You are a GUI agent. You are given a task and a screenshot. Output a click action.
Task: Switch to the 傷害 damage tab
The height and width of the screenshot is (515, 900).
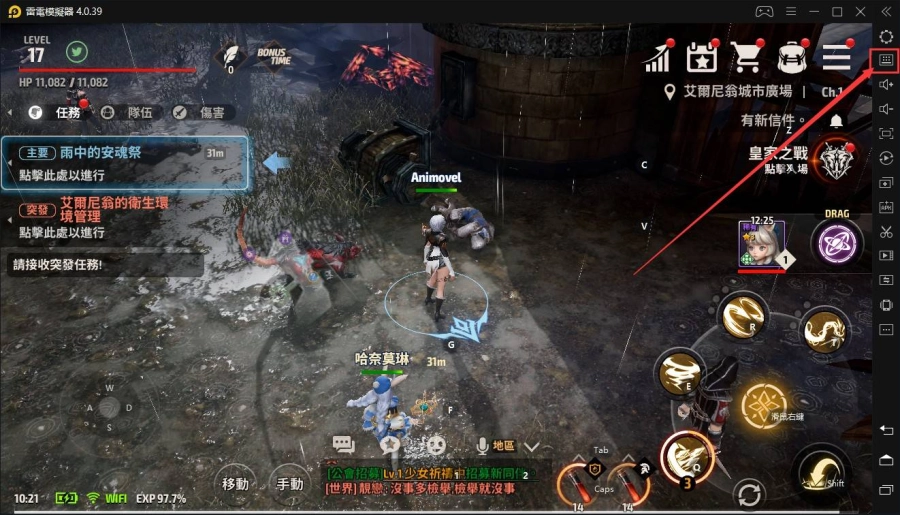[199, 113]
